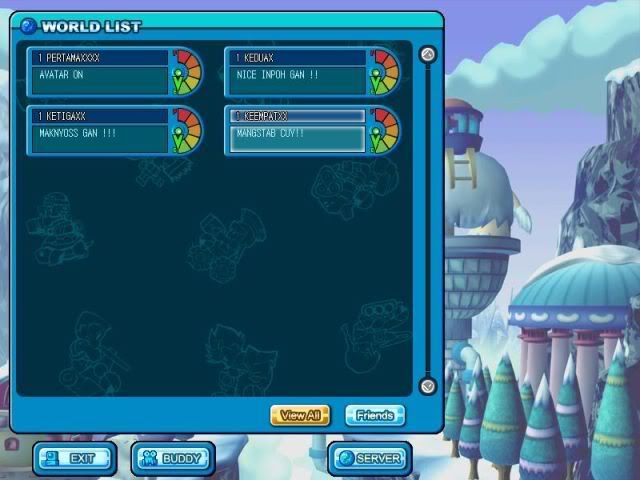
Task: Select the KEEMPATXX world entry
Action: [x=297, y=131]
